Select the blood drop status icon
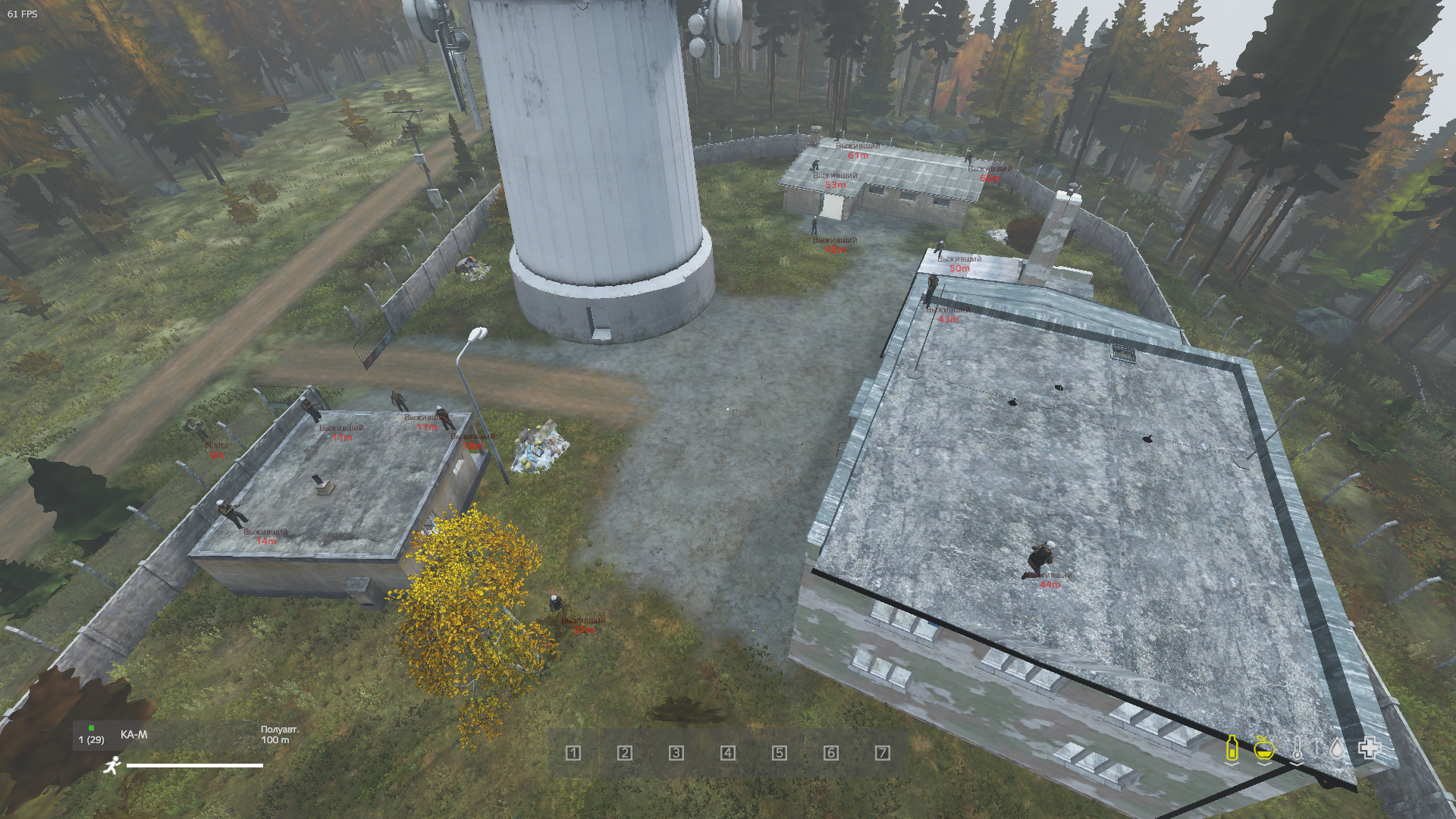 [x=1336, y=749]
